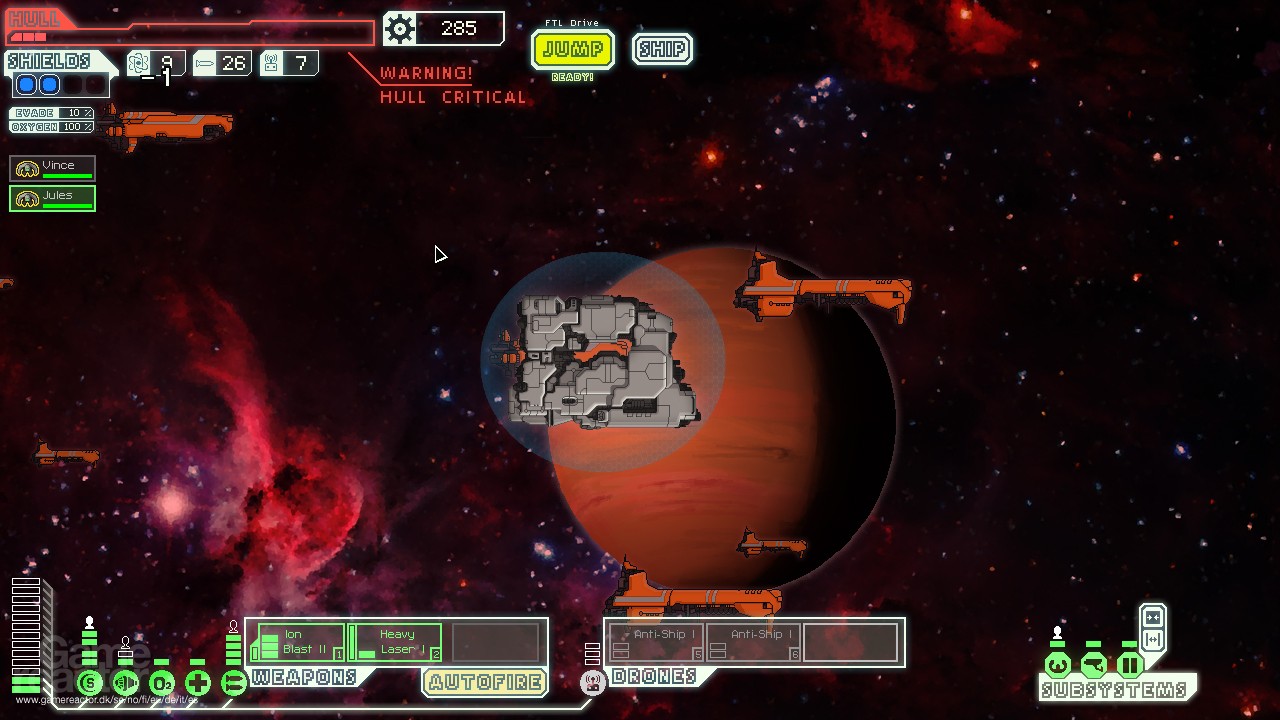Select the Doors subsystem icon
This screenshot has height=720, width=1280.
pyautogui.click(x=1130, y=666)
